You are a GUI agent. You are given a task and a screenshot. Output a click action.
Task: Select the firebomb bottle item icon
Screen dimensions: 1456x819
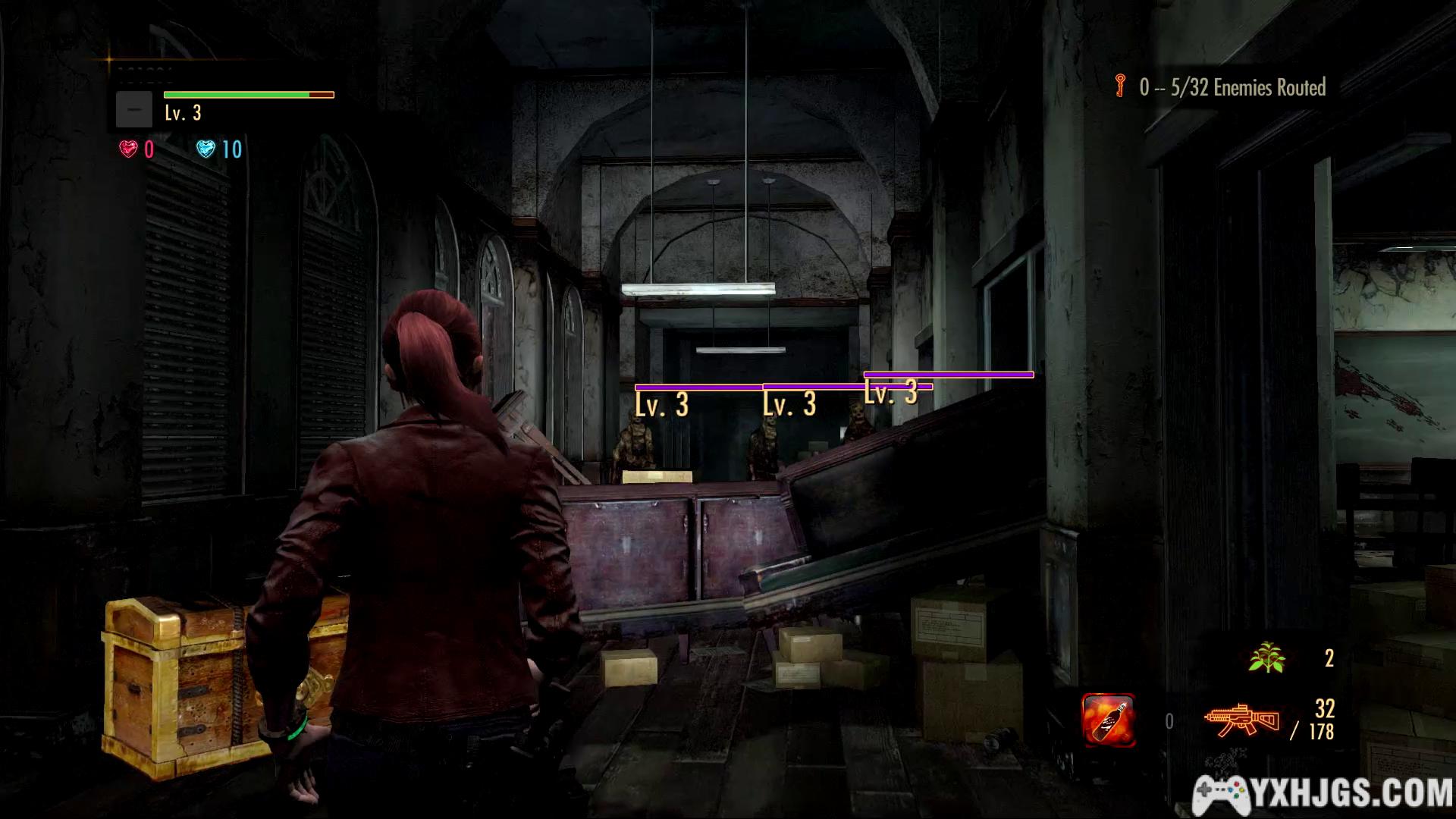(x=1108, y=720)
